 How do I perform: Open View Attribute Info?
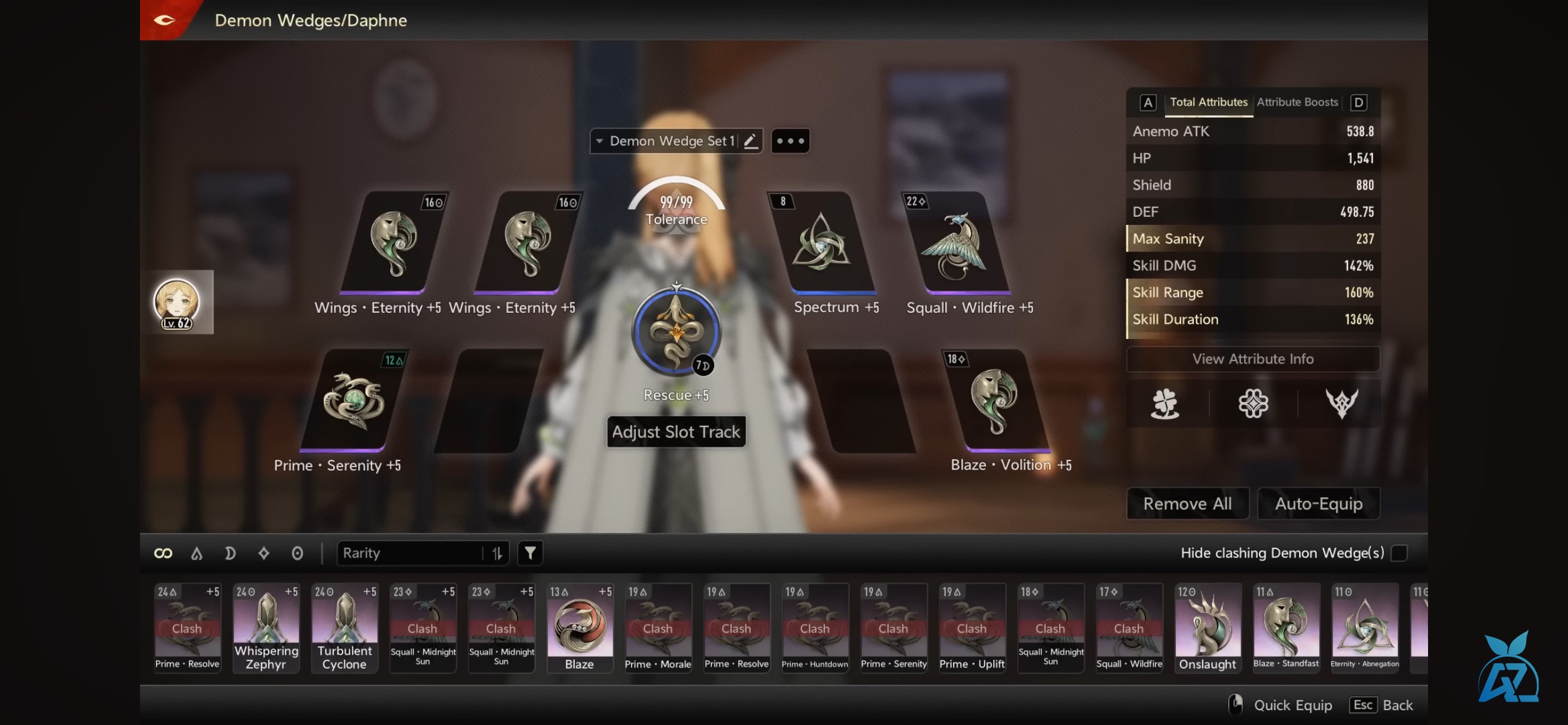pyautogui.click(x=1253, y=359)
